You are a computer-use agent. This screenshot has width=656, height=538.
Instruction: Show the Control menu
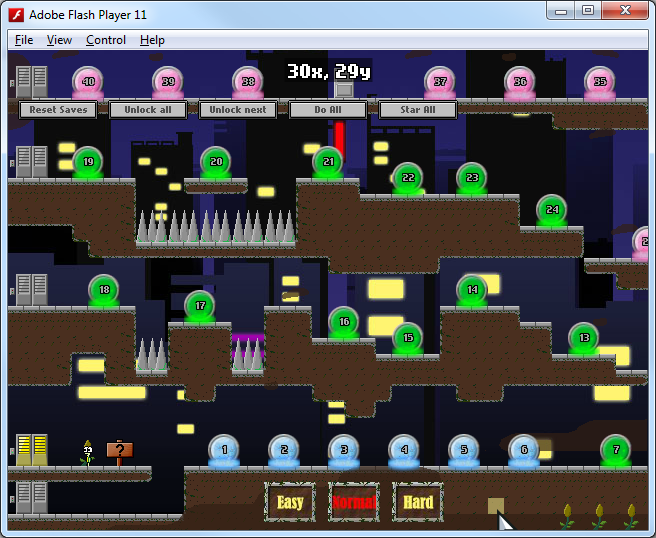pyautogui.click(x=106, y=40)
